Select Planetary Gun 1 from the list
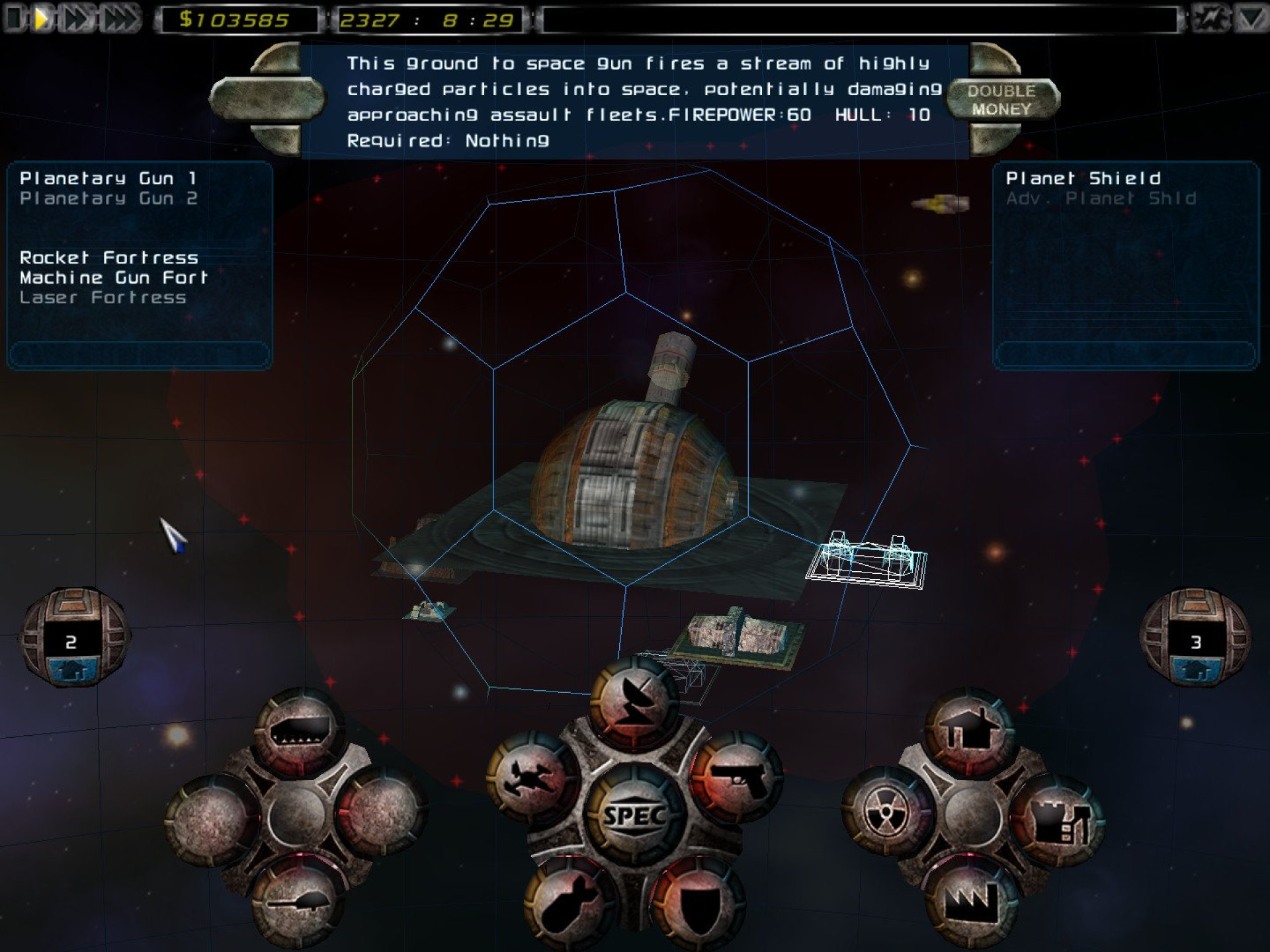Image resolution: width=1270 pixels, height=952 pixels. point(108,178)
